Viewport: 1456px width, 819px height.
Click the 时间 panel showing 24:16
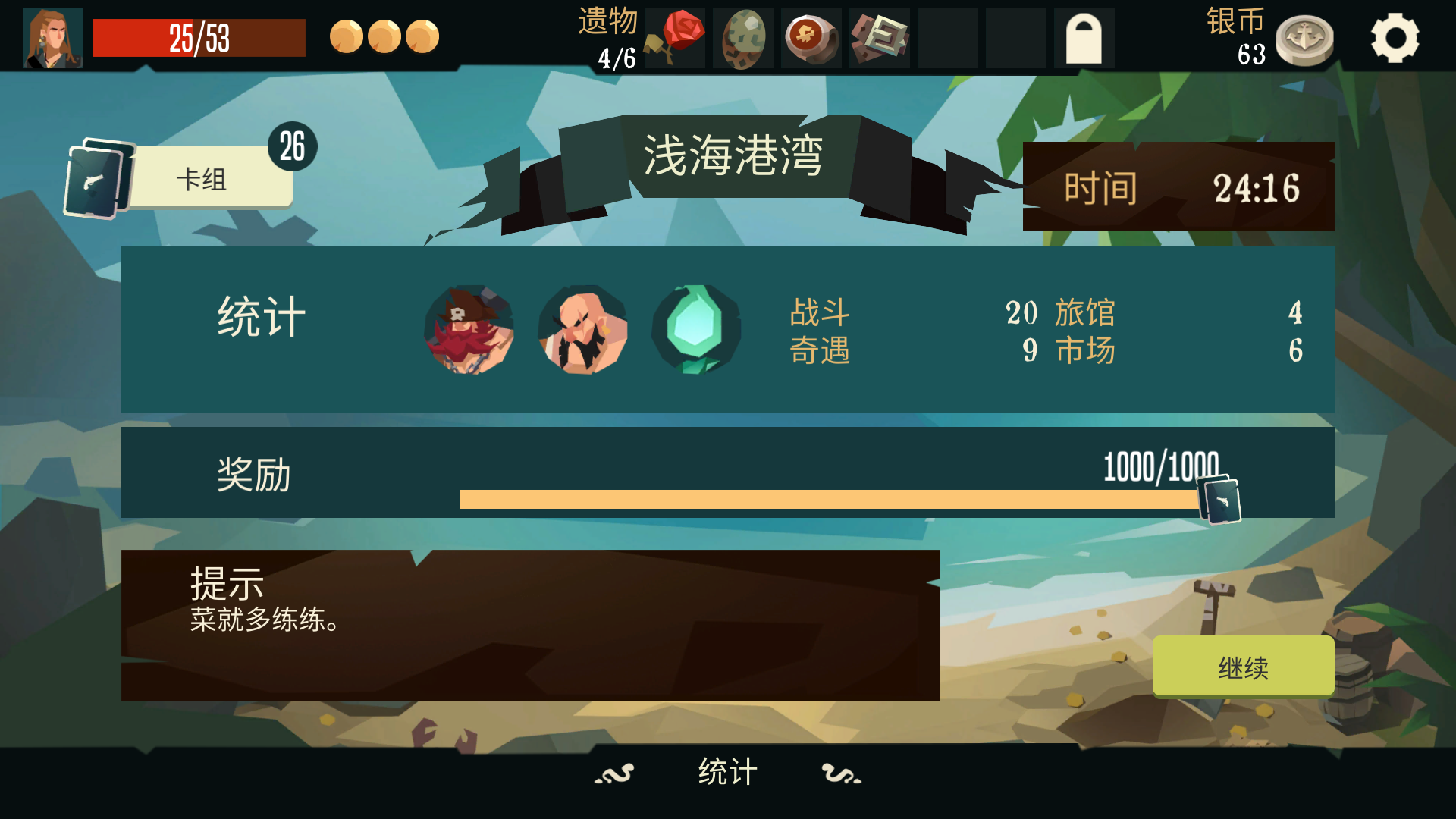pos(1178,187)
